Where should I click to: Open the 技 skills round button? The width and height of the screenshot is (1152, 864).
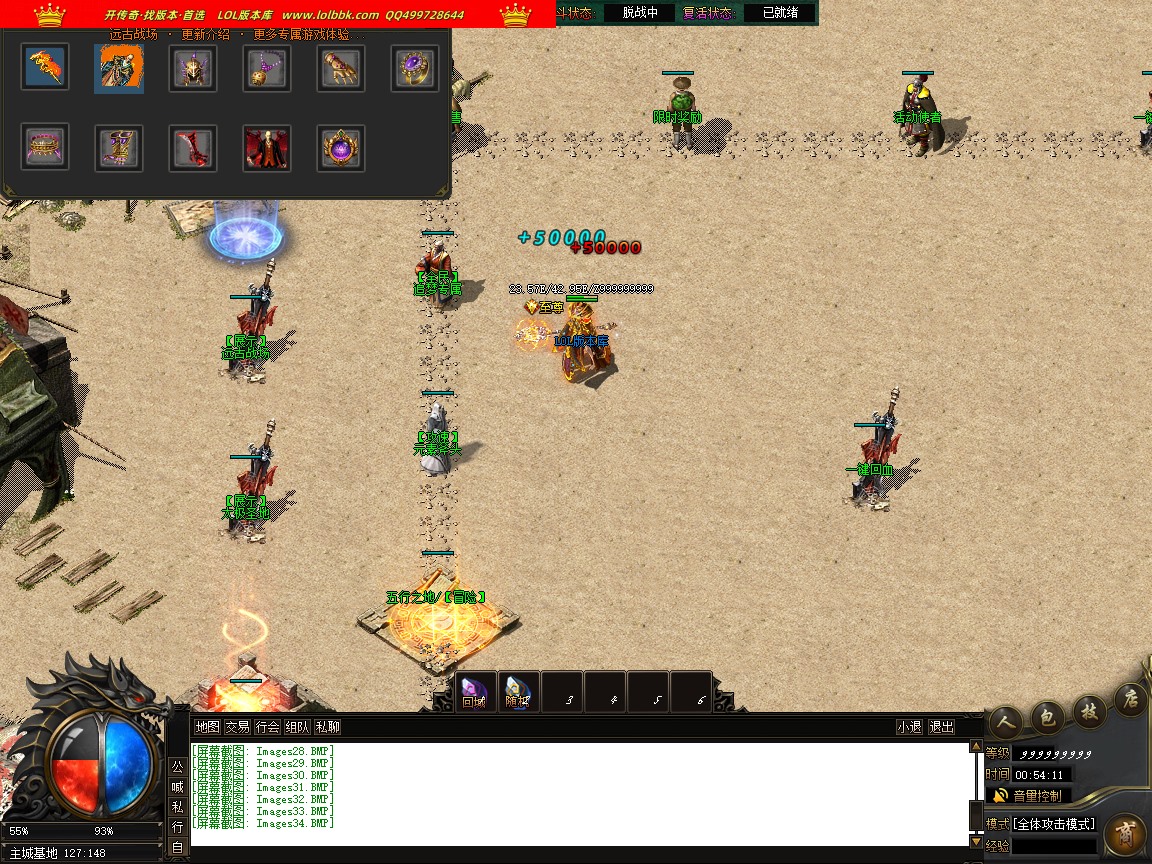(1089, 710)
